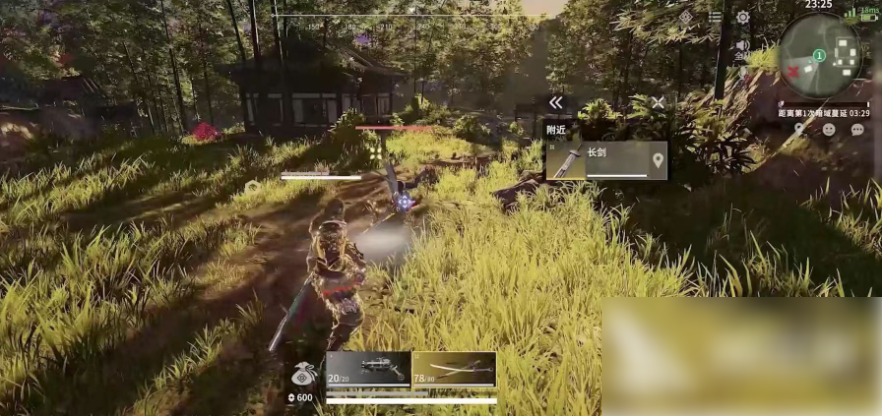The width and height of the screenshot is (882, 416).
Task: Tap the map marker pin under minimap
Action: 799,130
